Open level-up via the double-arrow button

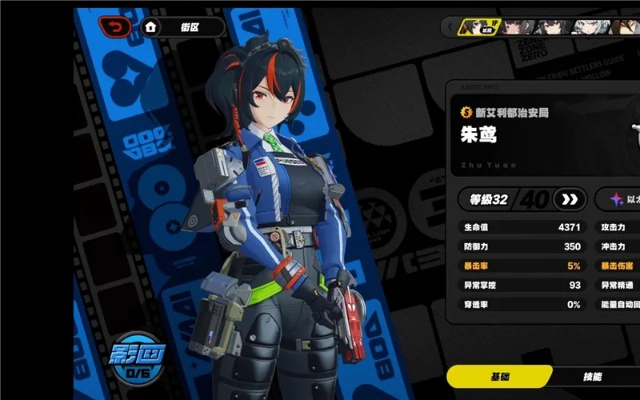tap(569, 199)
